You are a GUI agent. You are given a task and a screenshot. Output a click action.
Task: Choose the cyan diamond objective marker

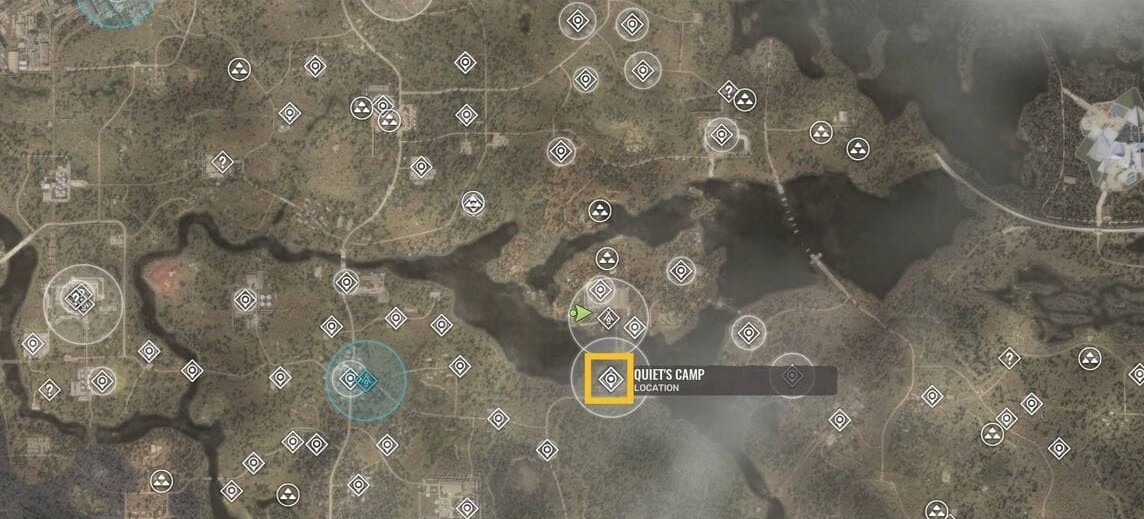pos(367,380)
